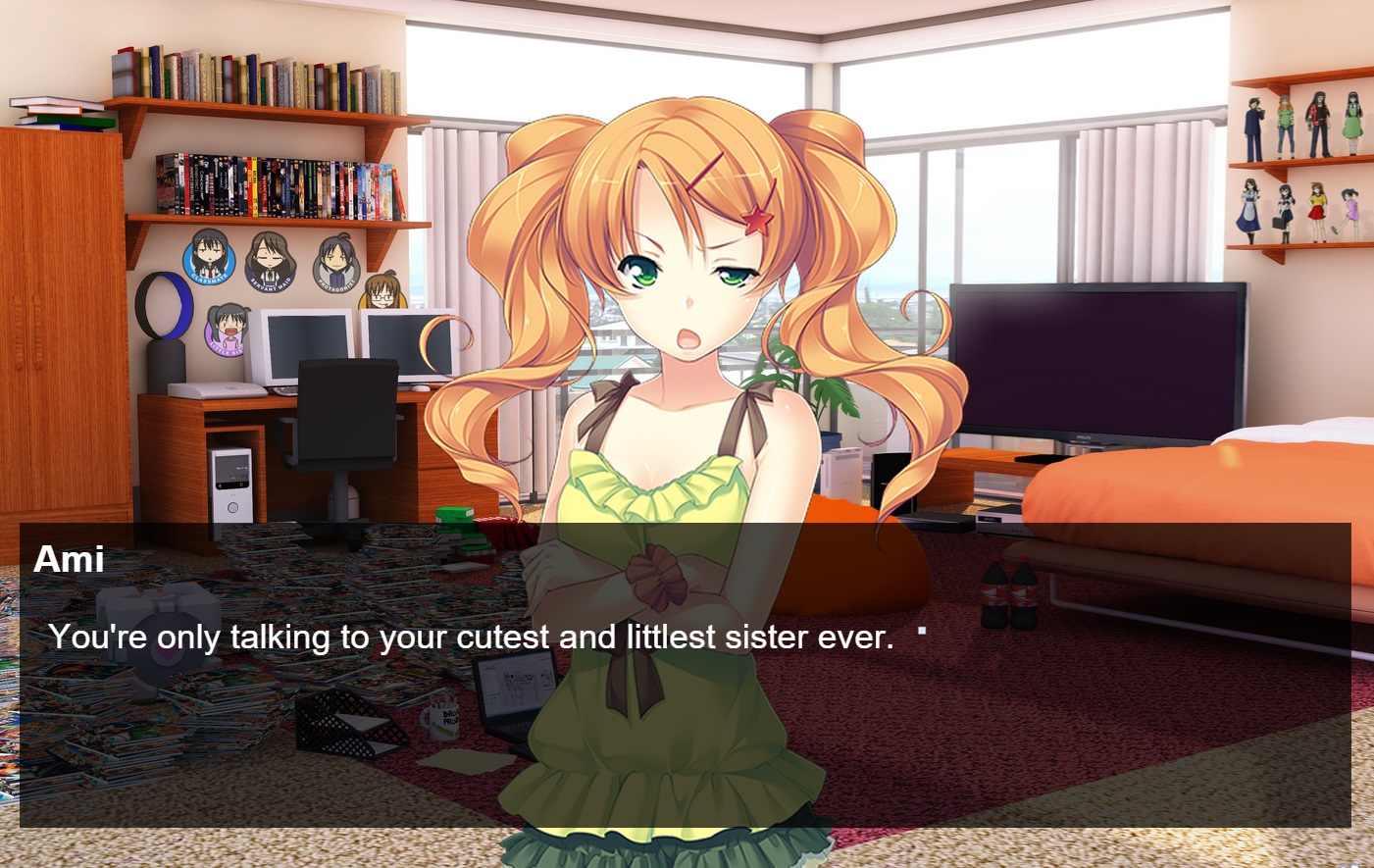Click Ami's dialogue box to continue
Screen dimensions: 1374x868
coord(685,675)
